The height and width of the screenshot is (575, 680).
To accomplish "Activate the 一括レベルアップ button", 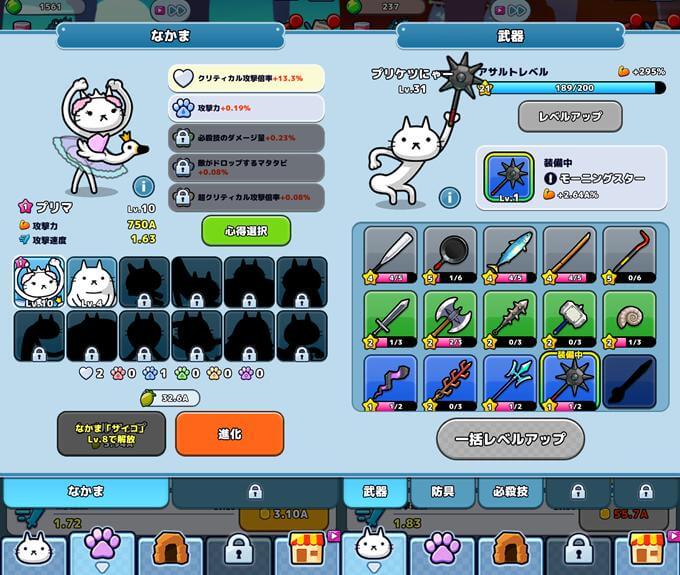I will coord(510,438).
